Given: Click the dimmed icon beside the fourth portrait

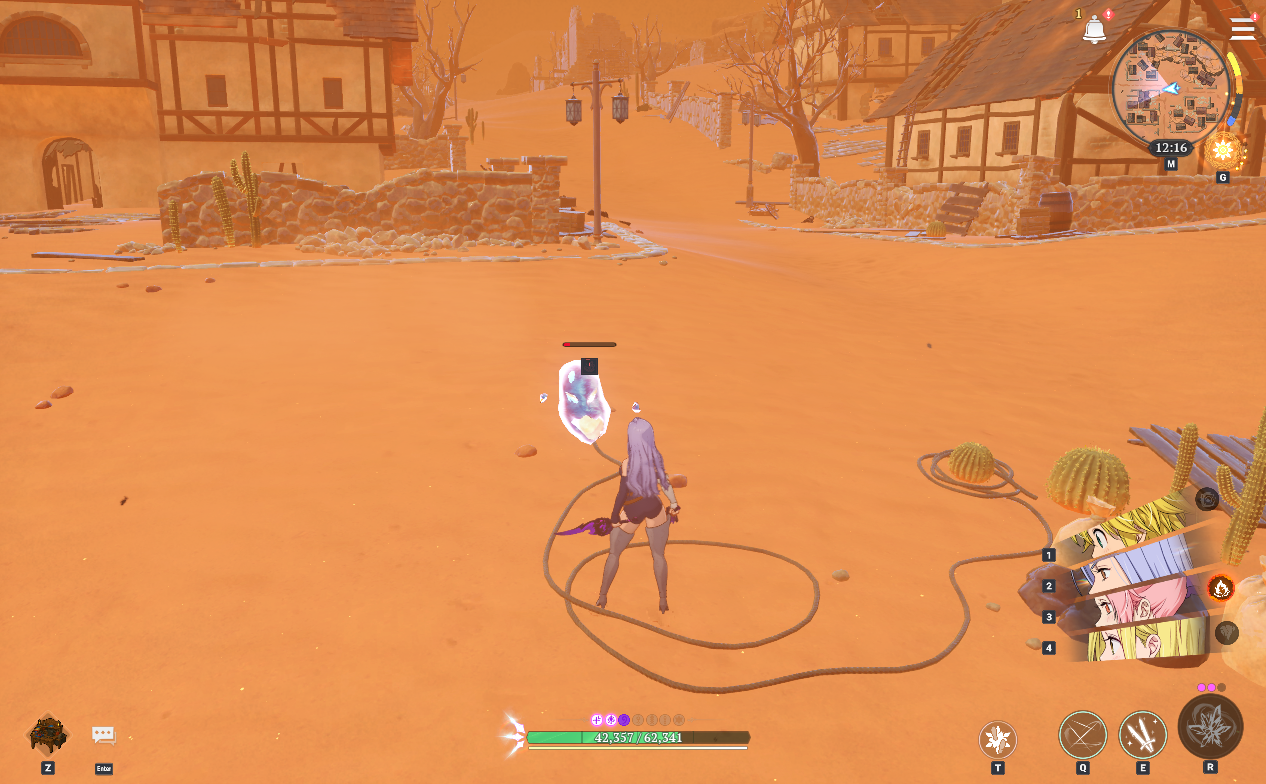Looking at the screenshot, I should click(1226, 632).
